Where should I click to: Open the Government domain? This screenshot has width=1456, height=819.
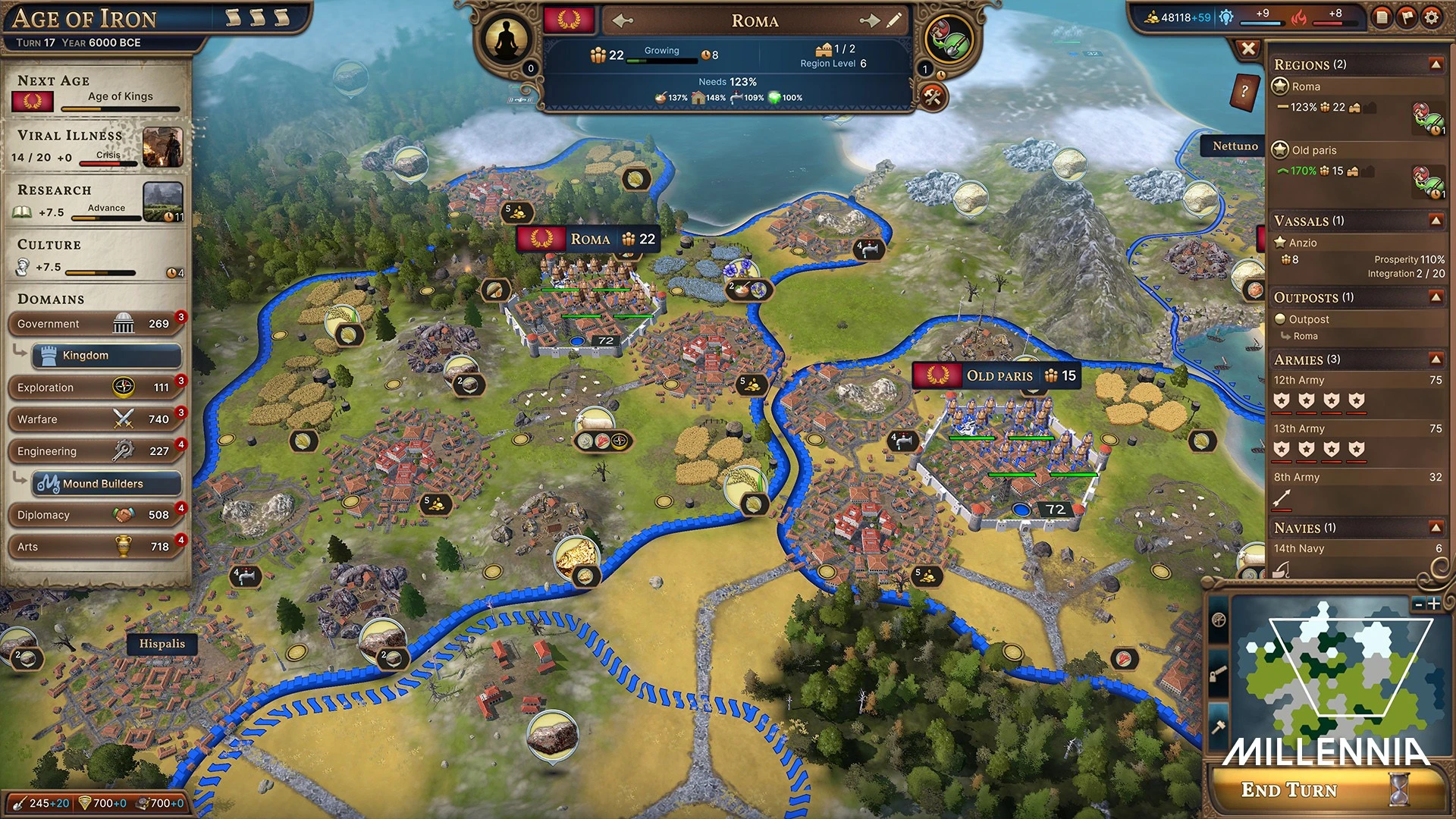(95, 324)
